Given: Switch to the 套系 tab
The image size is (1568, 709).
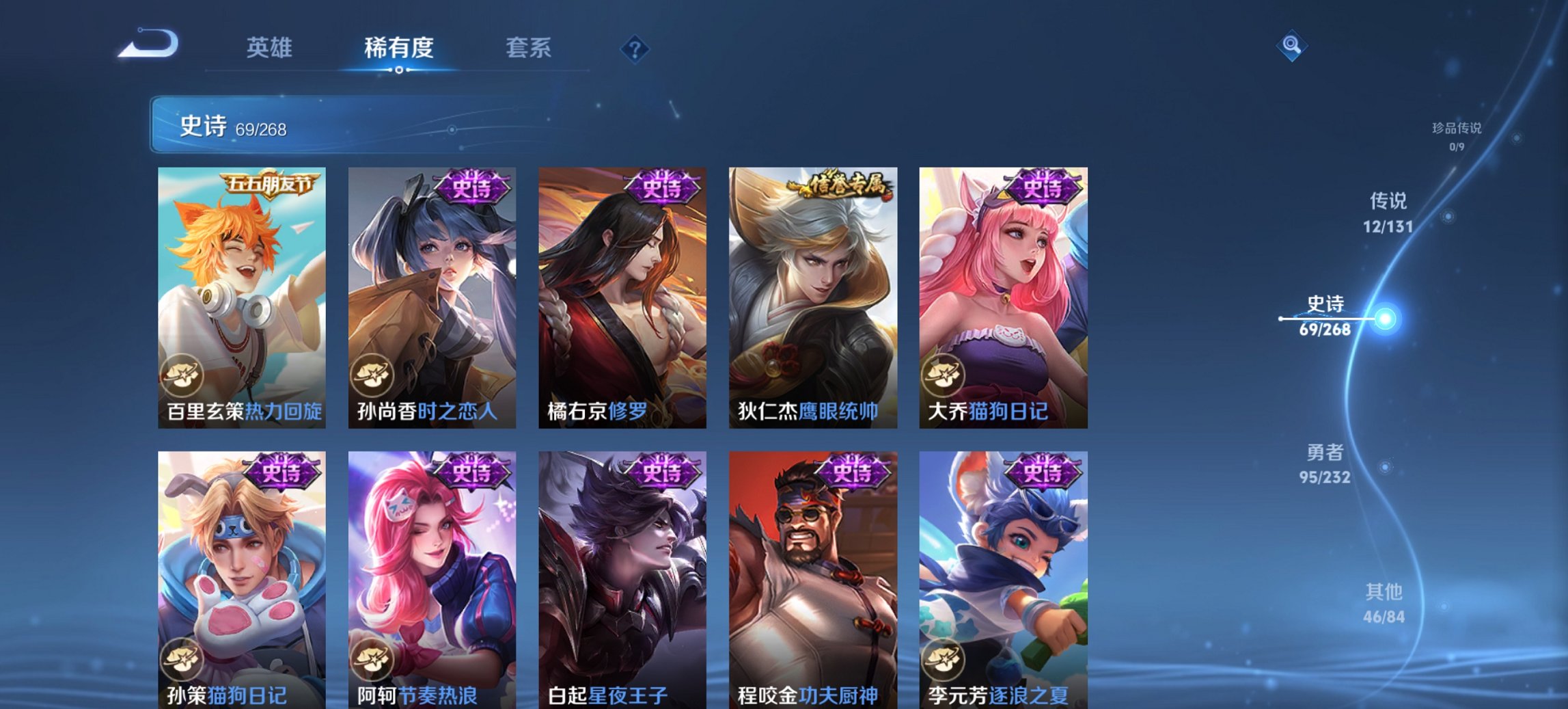Looking at the screenshot, I should [x=529, y=48].
